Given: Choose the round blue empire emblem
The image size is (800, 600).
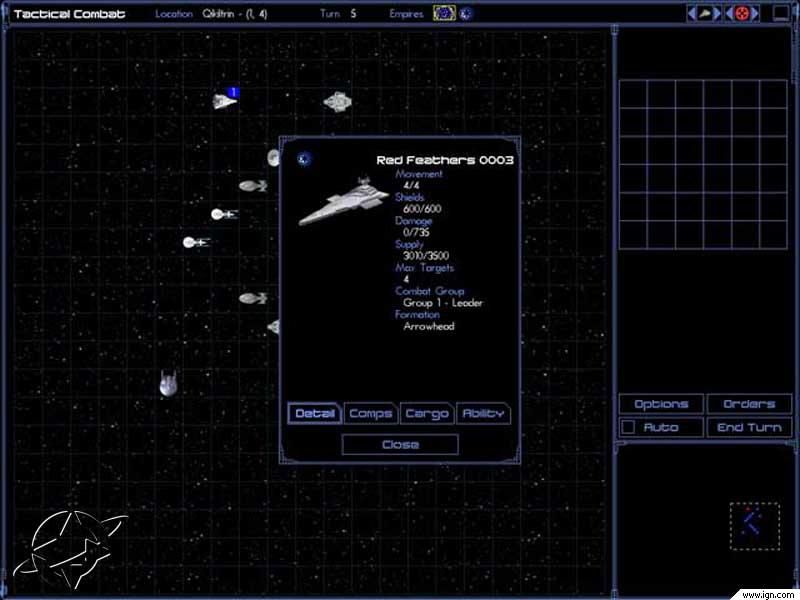Looking at the screenshot, I should pyautogui.click(x=466, y=14).
